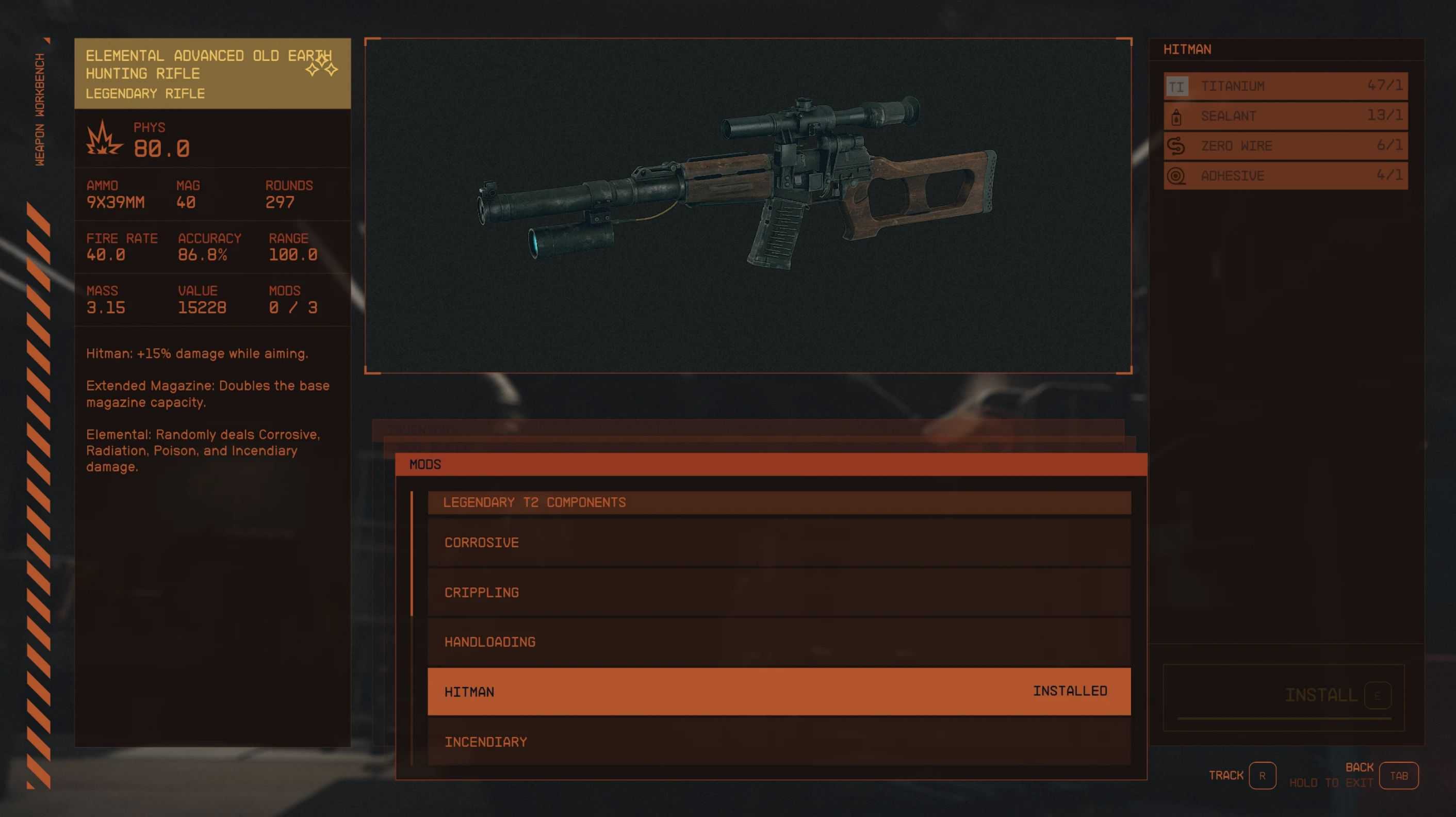Select the Sealant resource row
Viewport: 1456px width, 817px height.
click(x=1285, y=116)
